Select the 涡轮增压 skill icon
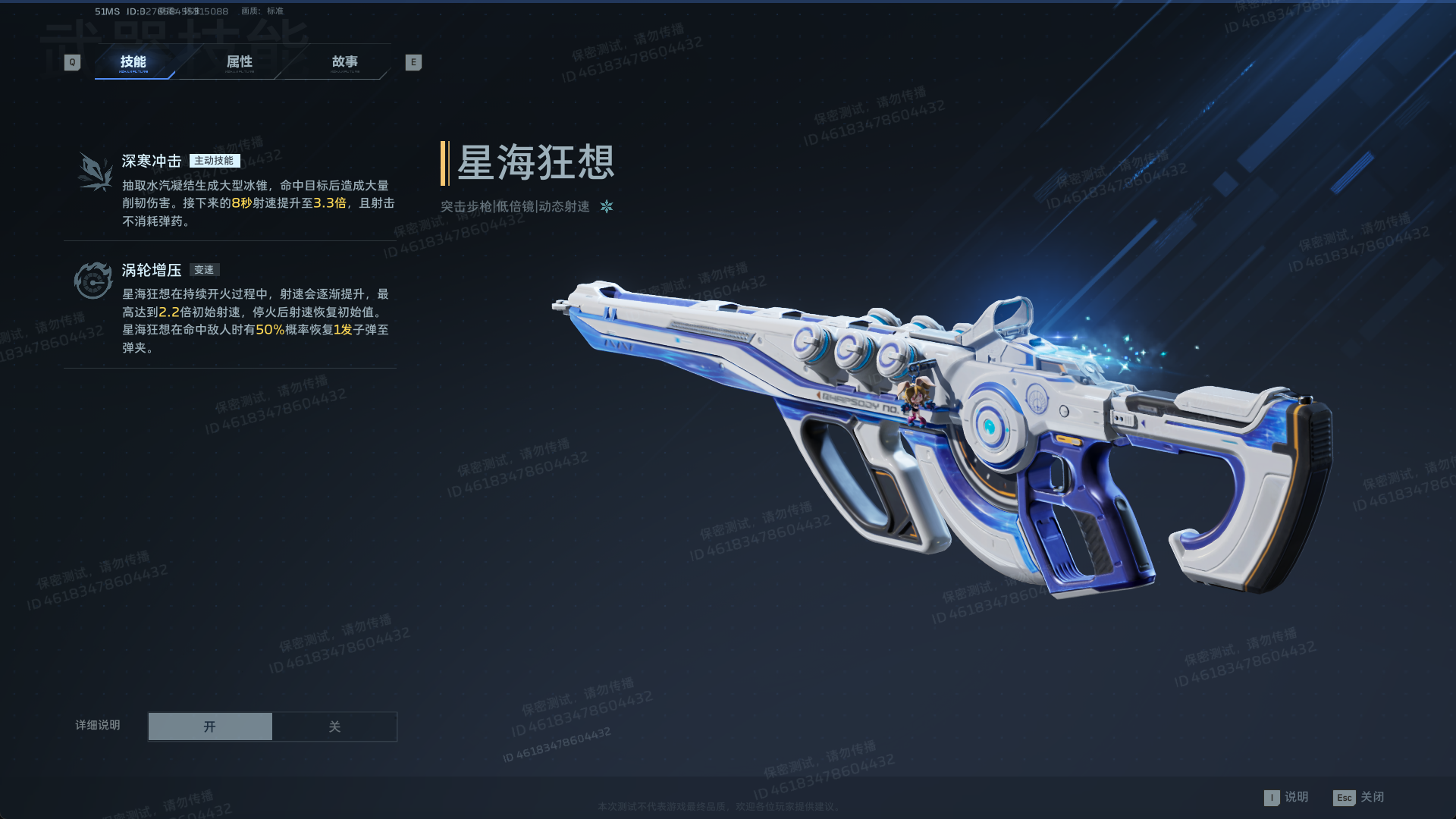The image size is (1456, 819). click(x=93, y=281)
